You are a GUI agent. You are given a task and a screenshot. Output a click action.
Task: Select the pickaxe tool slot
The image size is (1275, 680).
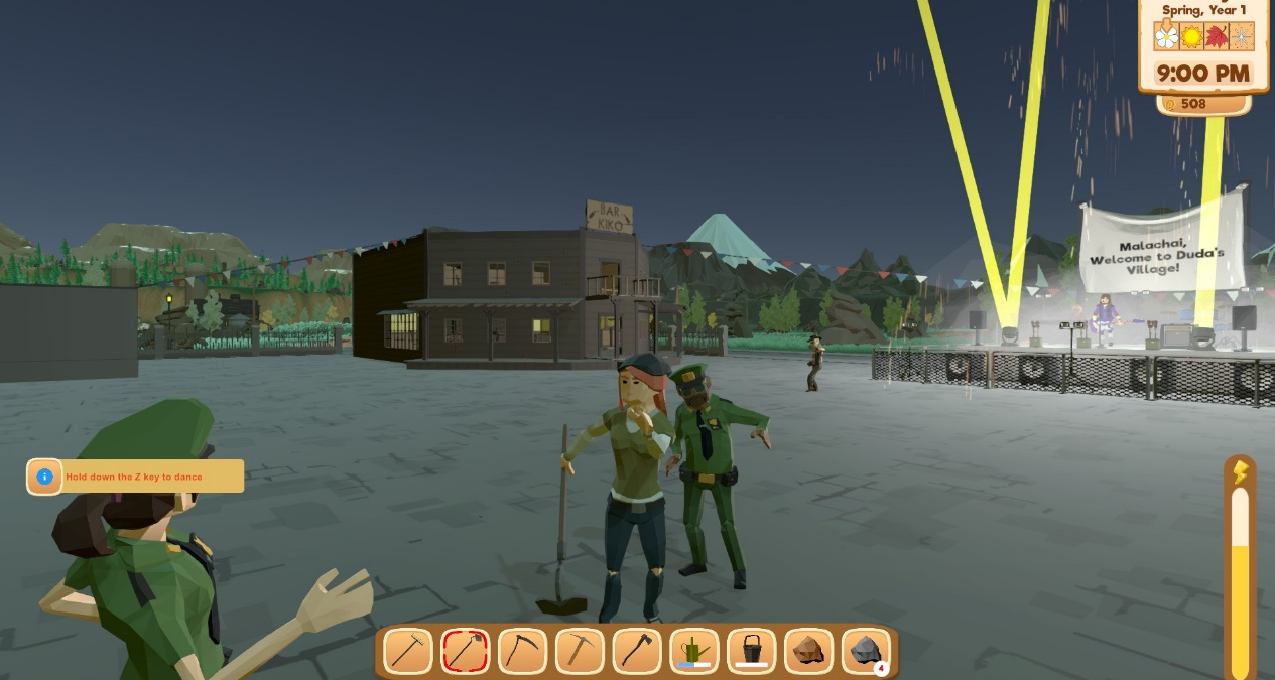579,651
